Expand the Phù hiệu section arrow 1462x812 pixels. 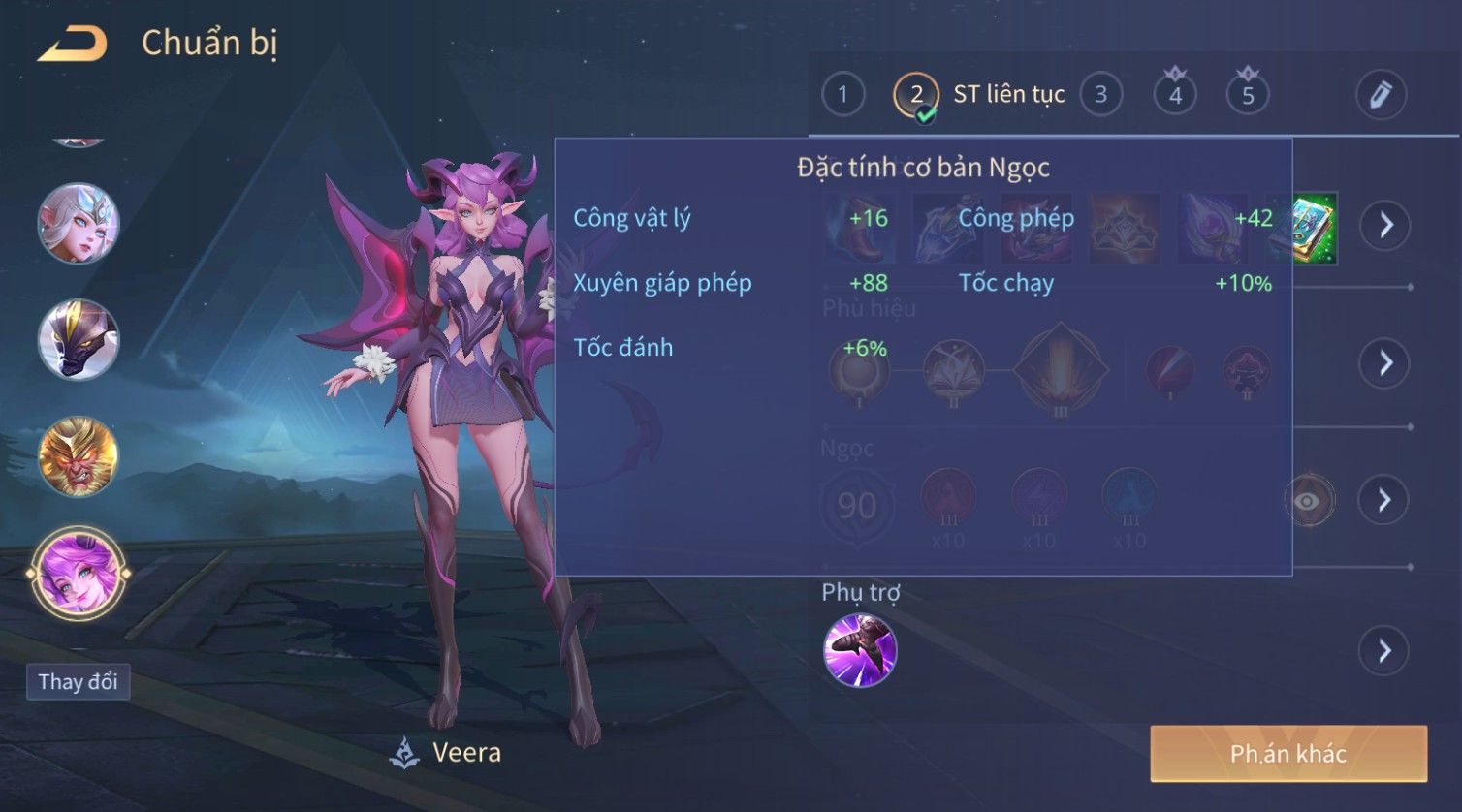tap(1384, 362)
